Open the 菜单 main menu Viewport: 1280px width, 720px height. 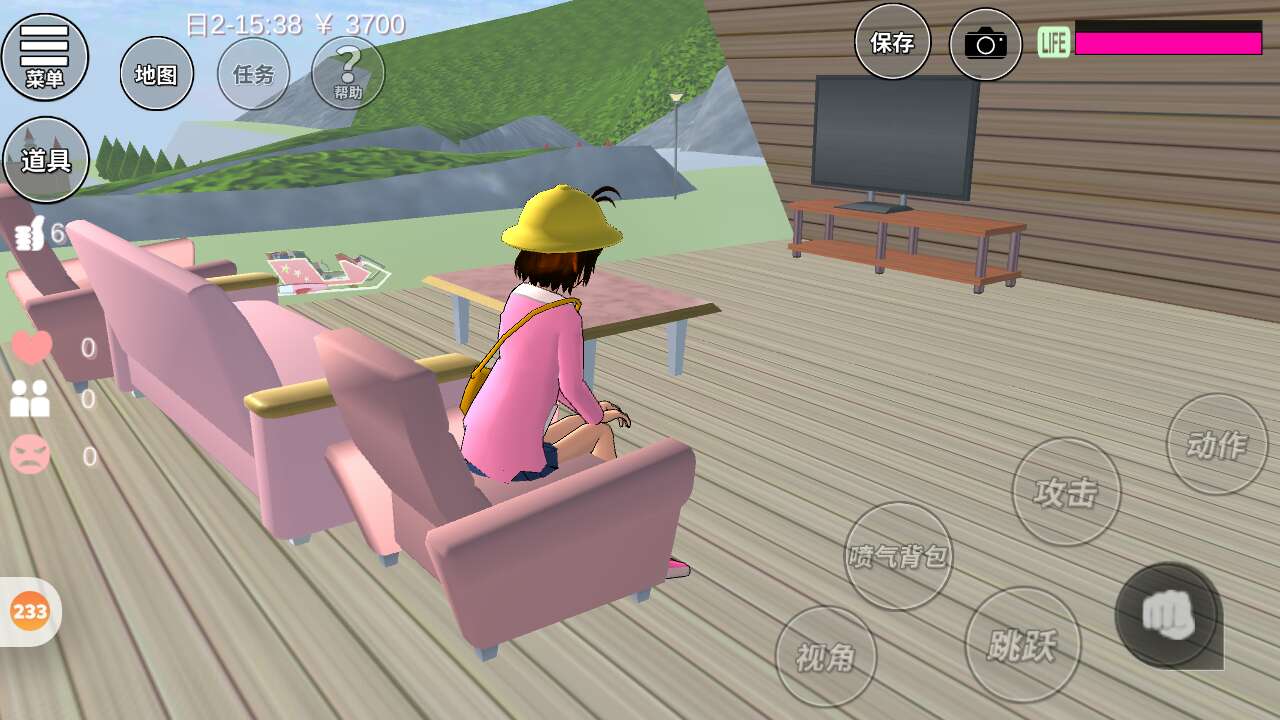click(x=45, y=56)
